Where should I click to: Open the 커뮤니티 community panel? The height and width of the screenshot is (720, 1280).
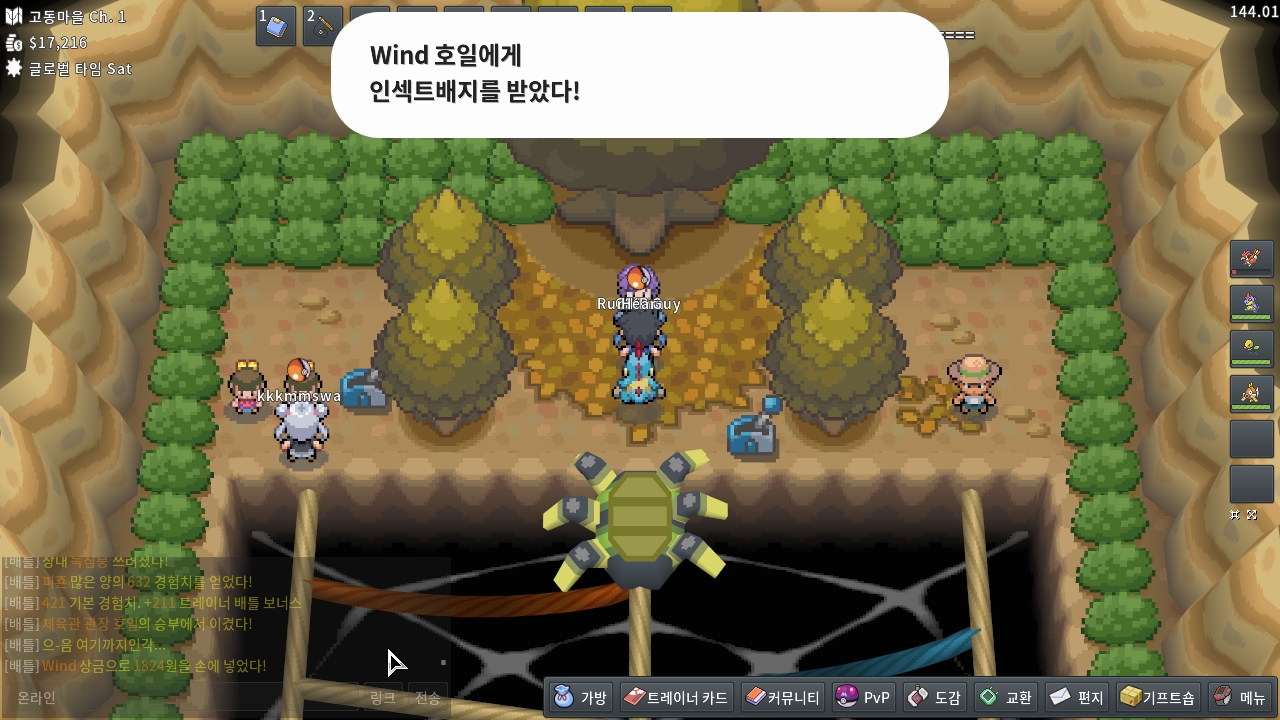783,697
